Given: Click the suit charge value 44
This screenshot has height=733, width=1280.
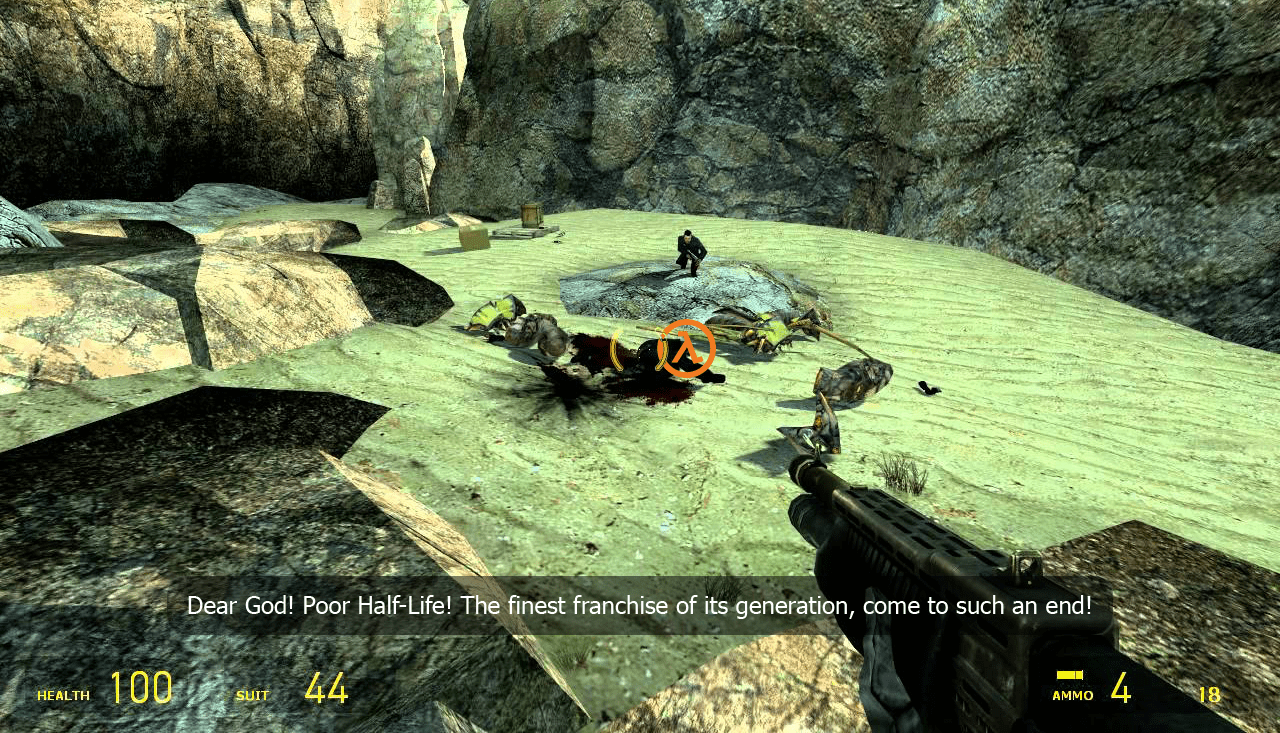Looking at the screenshot, I should tap(326, 686).
